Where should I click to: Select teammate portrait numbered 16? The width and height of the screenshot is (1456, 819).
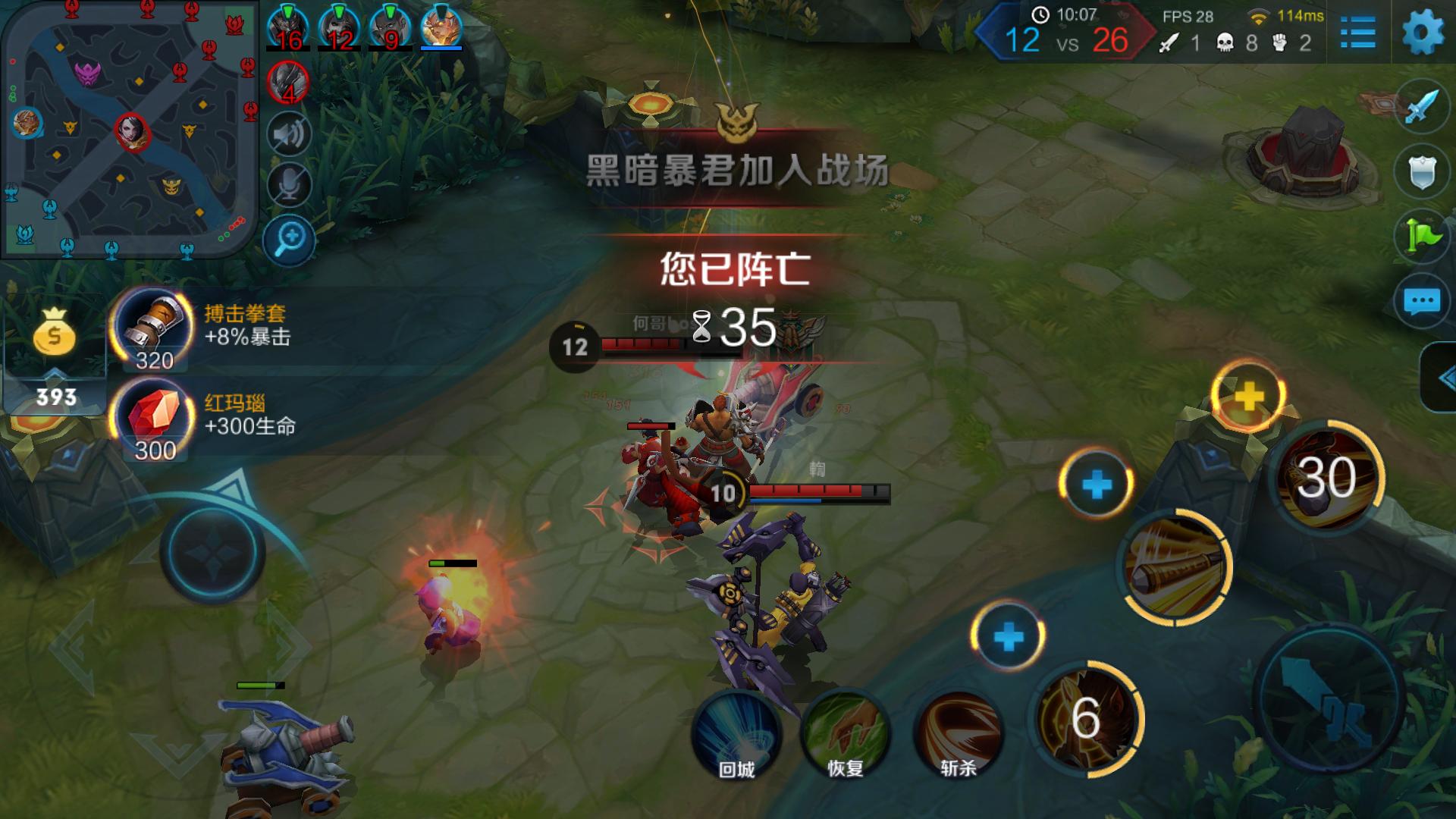tap(290, 23)
